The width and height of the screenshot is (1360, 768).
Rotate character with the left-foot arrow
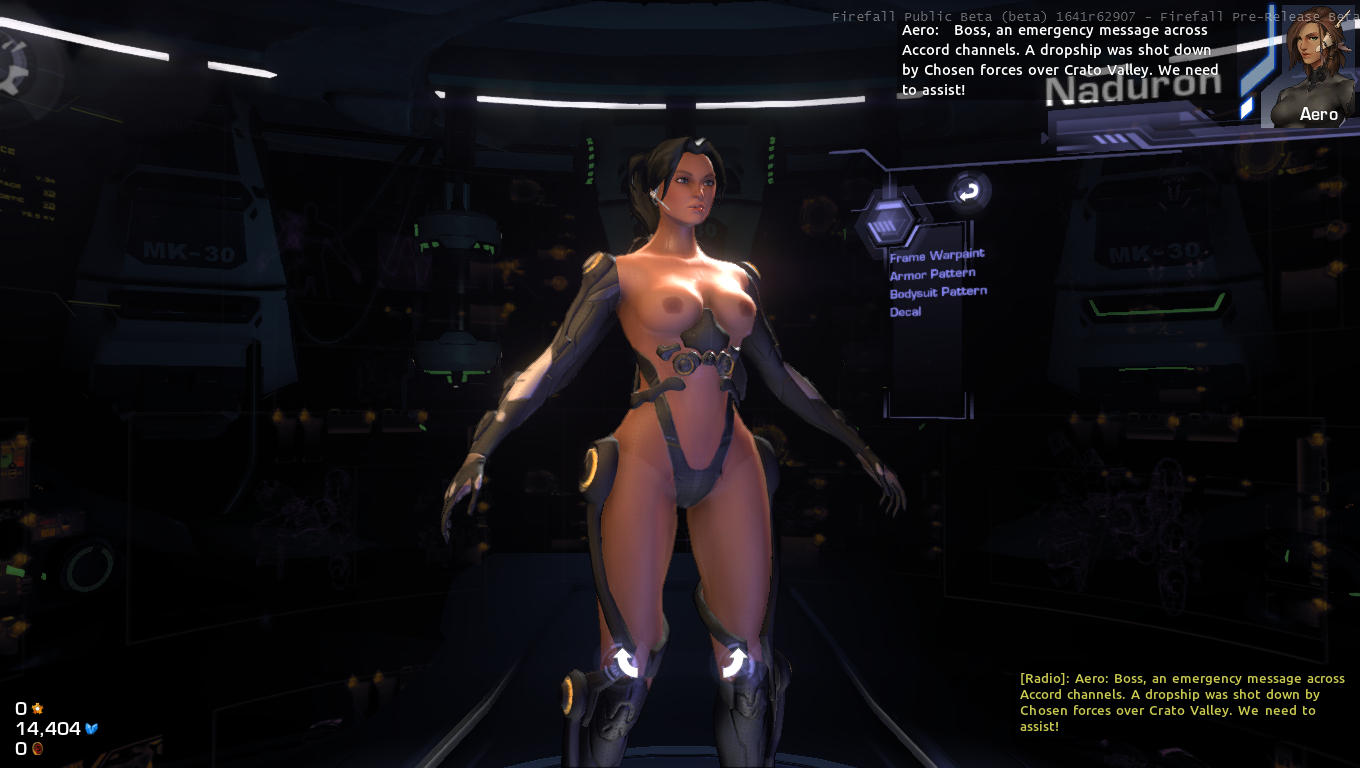point(626,661)
